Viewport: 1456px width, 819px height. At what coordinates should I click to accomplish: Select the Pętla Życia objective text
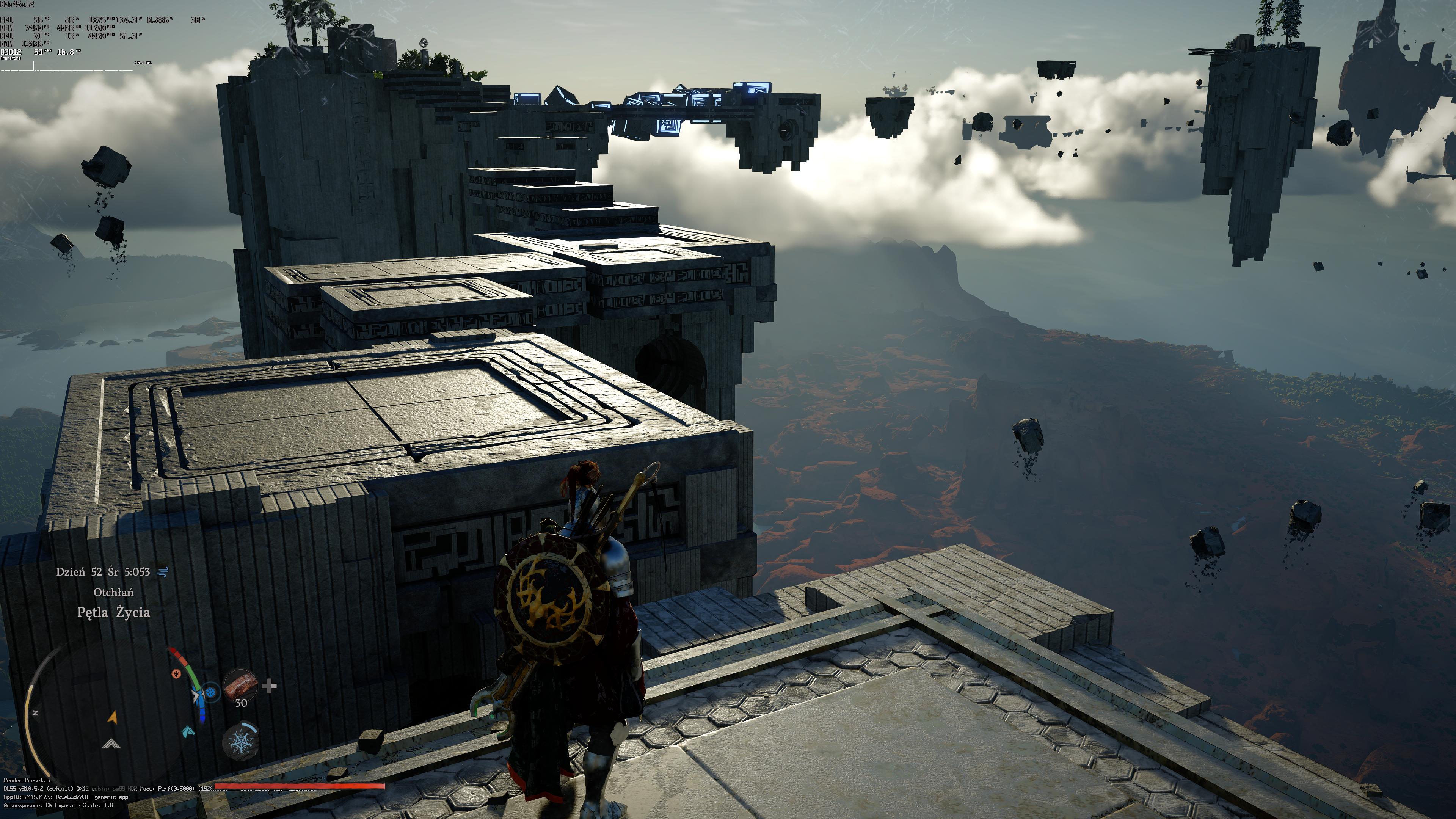(114, 613)
